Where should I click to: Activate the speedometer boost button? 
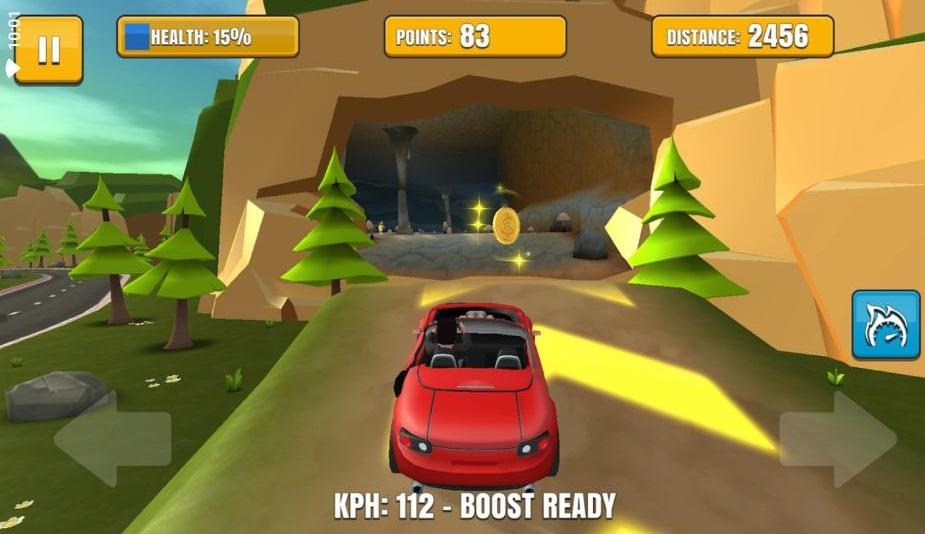coord(886,325)
